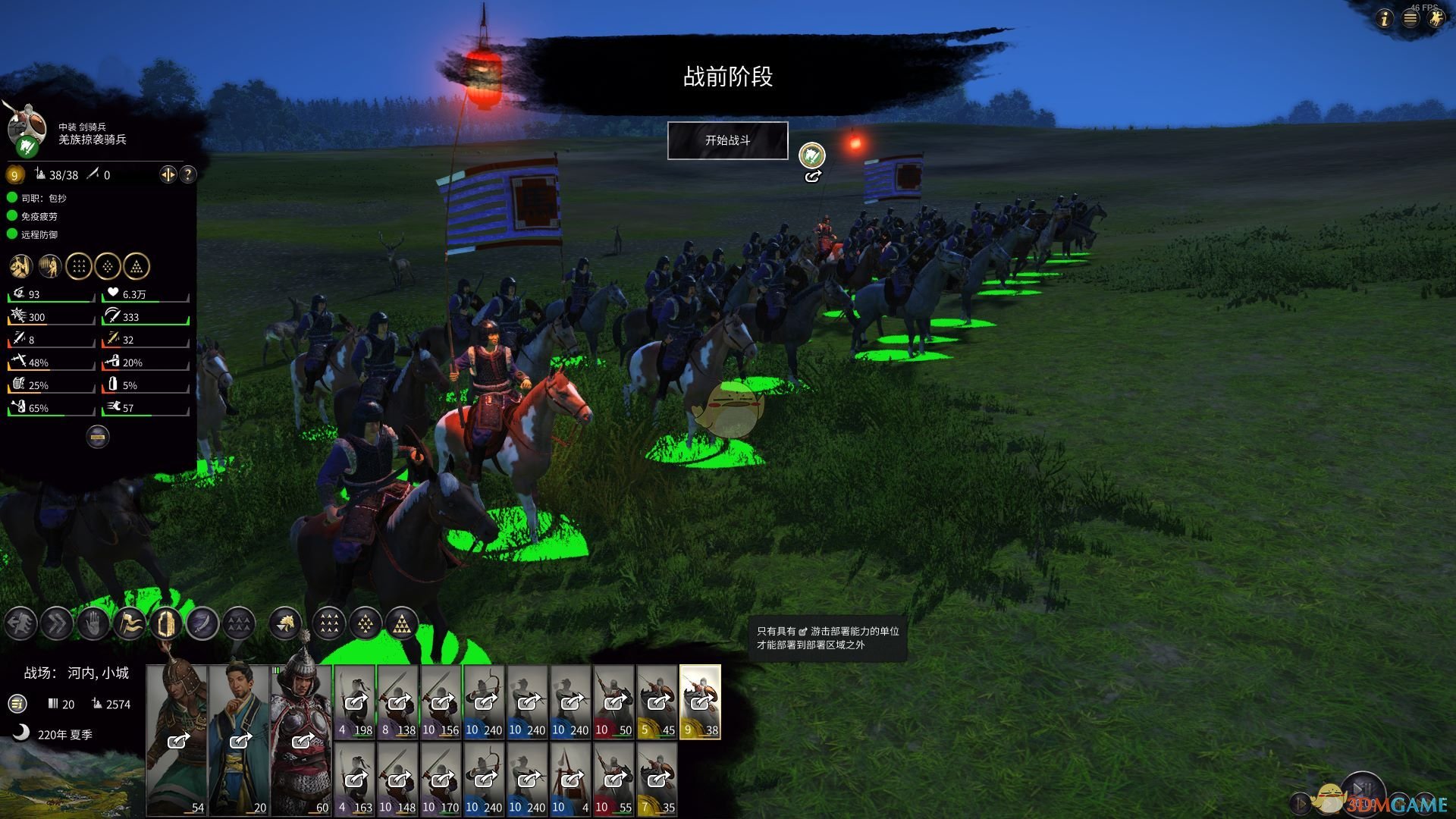Select the highlighted cavalry card with 38 men
1456x819 pixels.
point(700,701)
